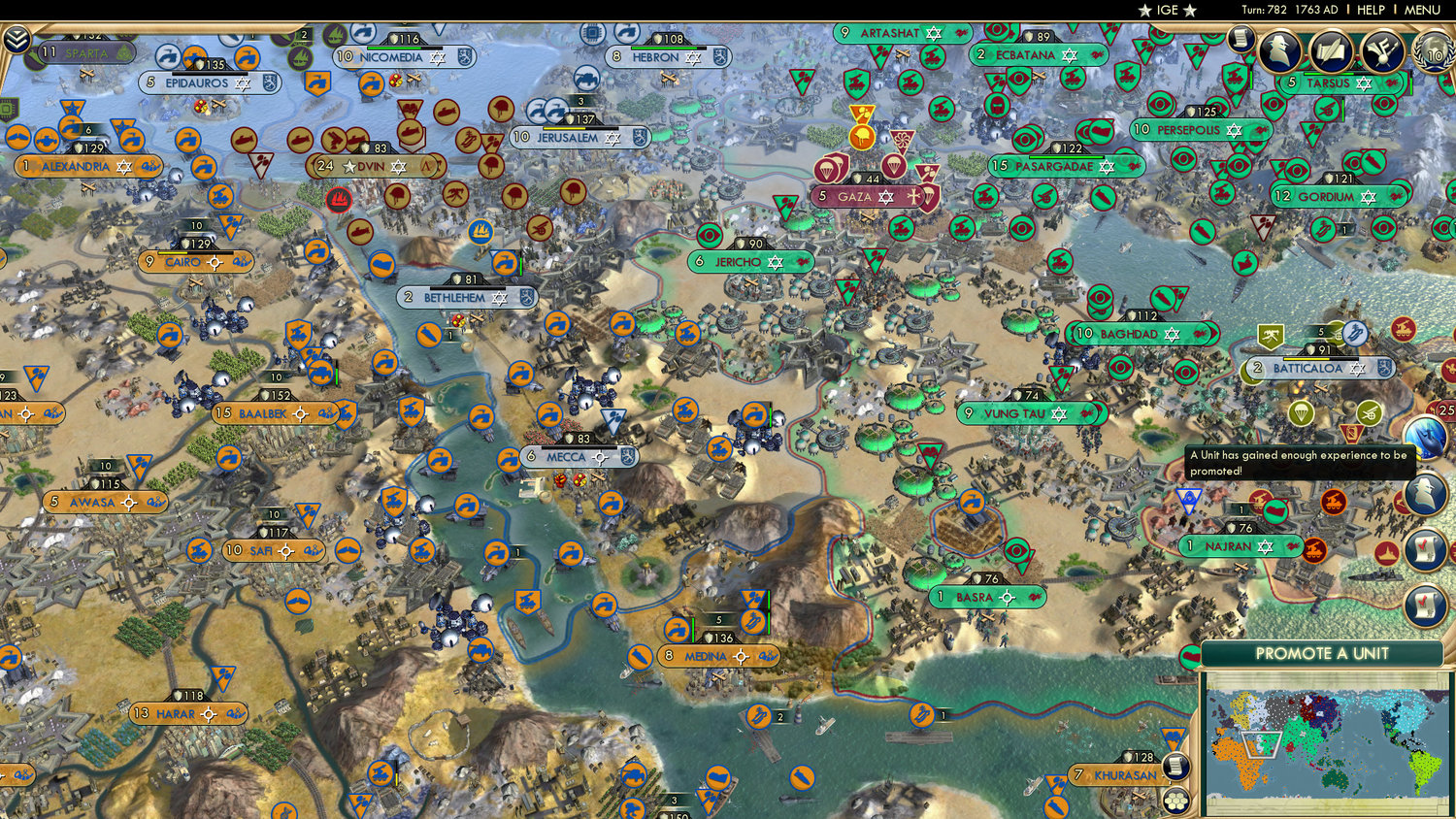Click the whale natural wonder notification icon
Viewport: 1456px width, 819px height.
(1425, 436)
